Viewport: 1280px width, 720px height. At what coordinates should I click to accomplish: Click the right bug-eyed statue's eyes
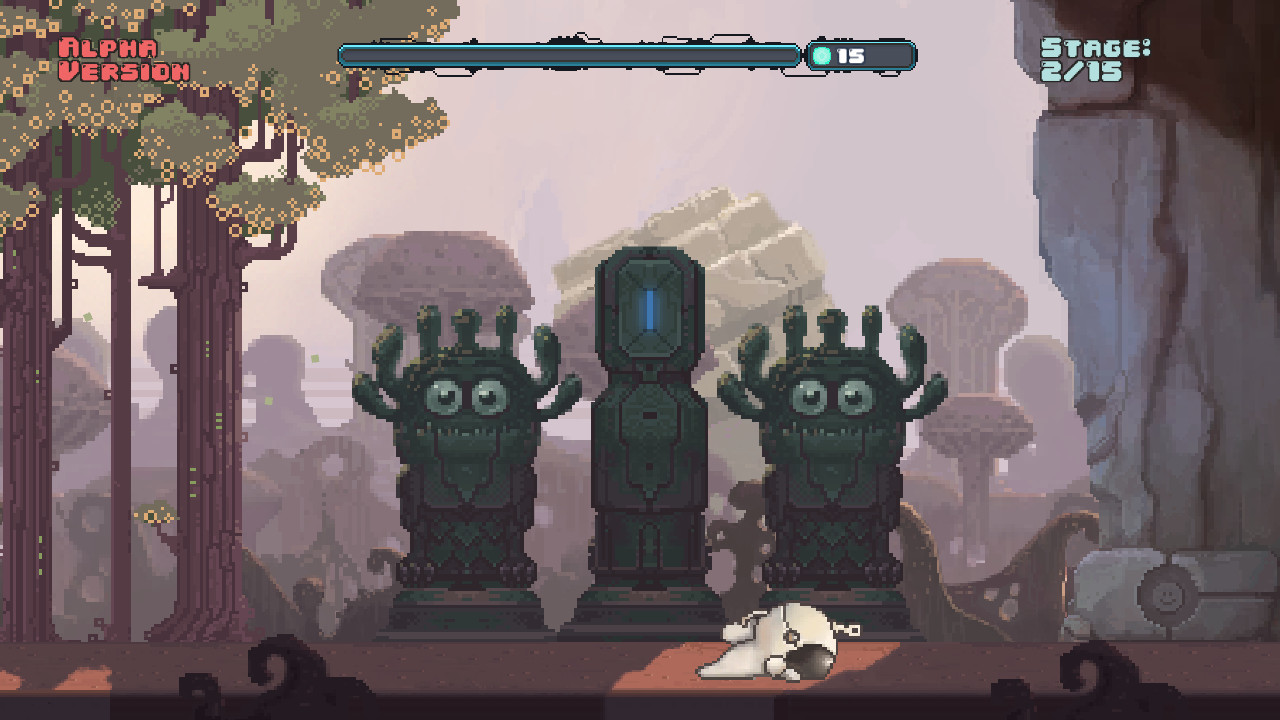pos(833,398)
